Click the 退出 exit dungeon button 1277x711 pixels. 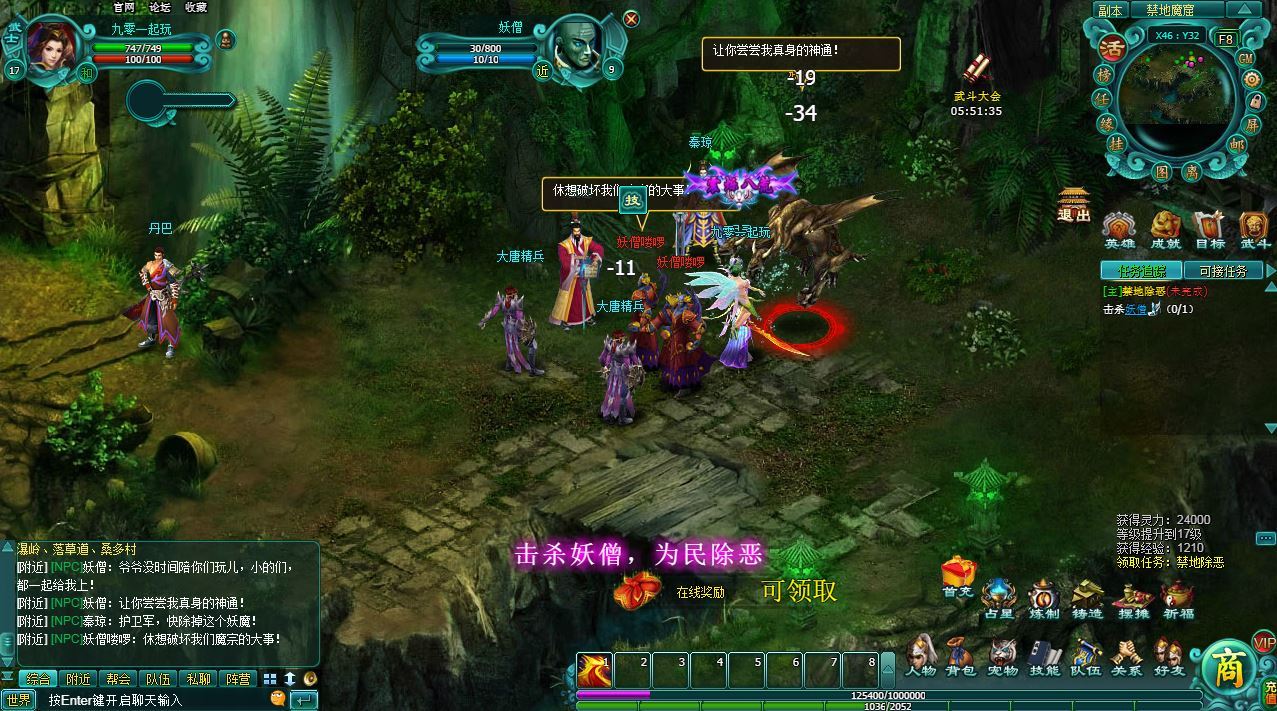[x=1073, y=205]
